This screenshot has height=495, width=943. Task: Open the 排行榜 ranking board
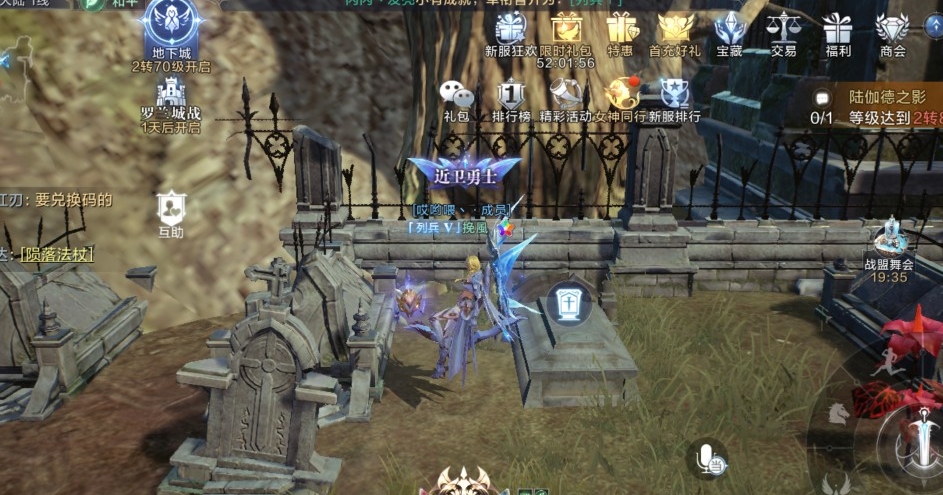[511, 94]
